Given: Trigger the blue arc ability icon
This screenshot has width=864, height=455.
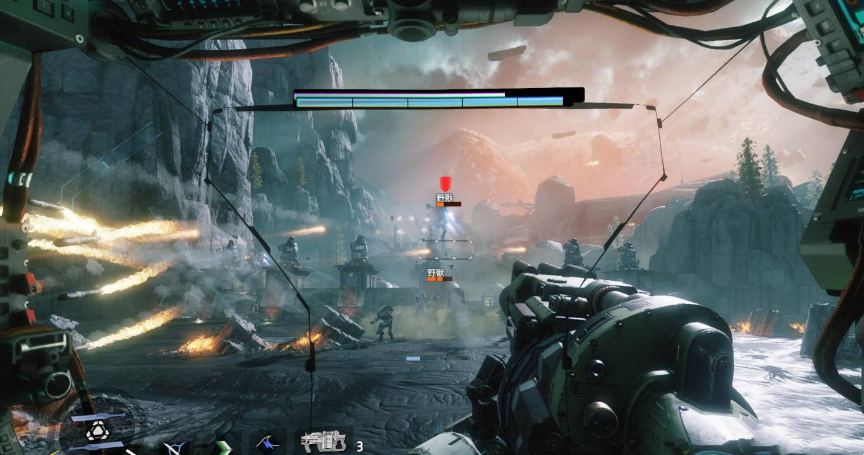Looking at the screenshot, I should point(266,442).
